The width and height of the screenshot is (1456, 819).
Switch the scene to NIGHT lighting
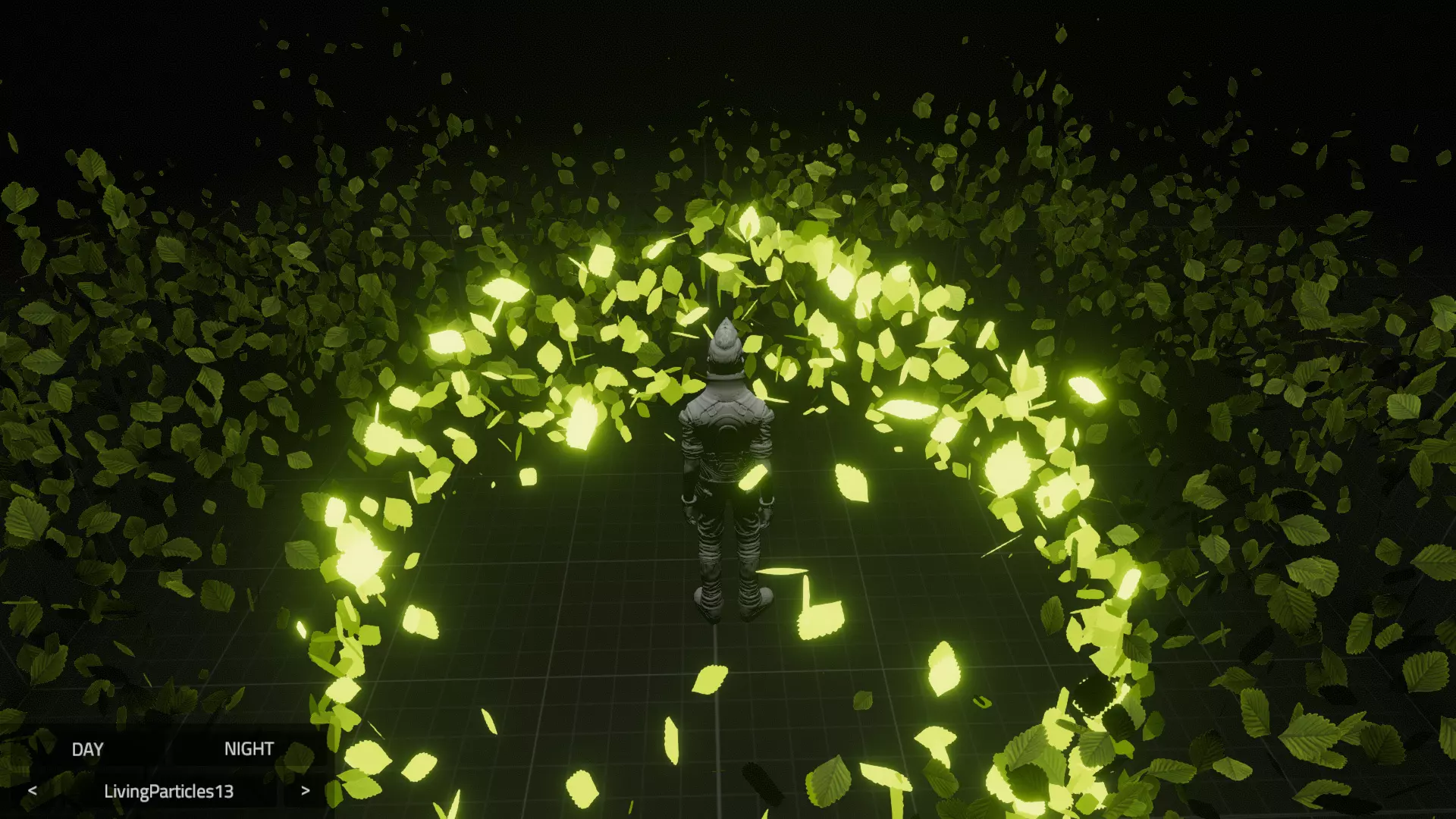249,749
